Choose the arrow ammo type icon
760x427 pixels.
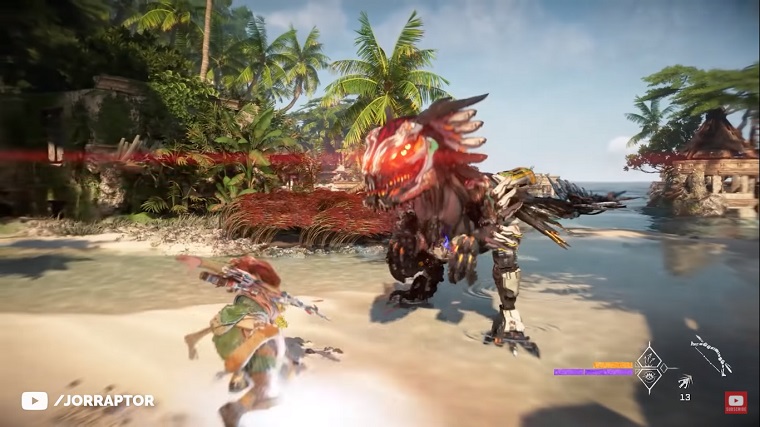684,381
